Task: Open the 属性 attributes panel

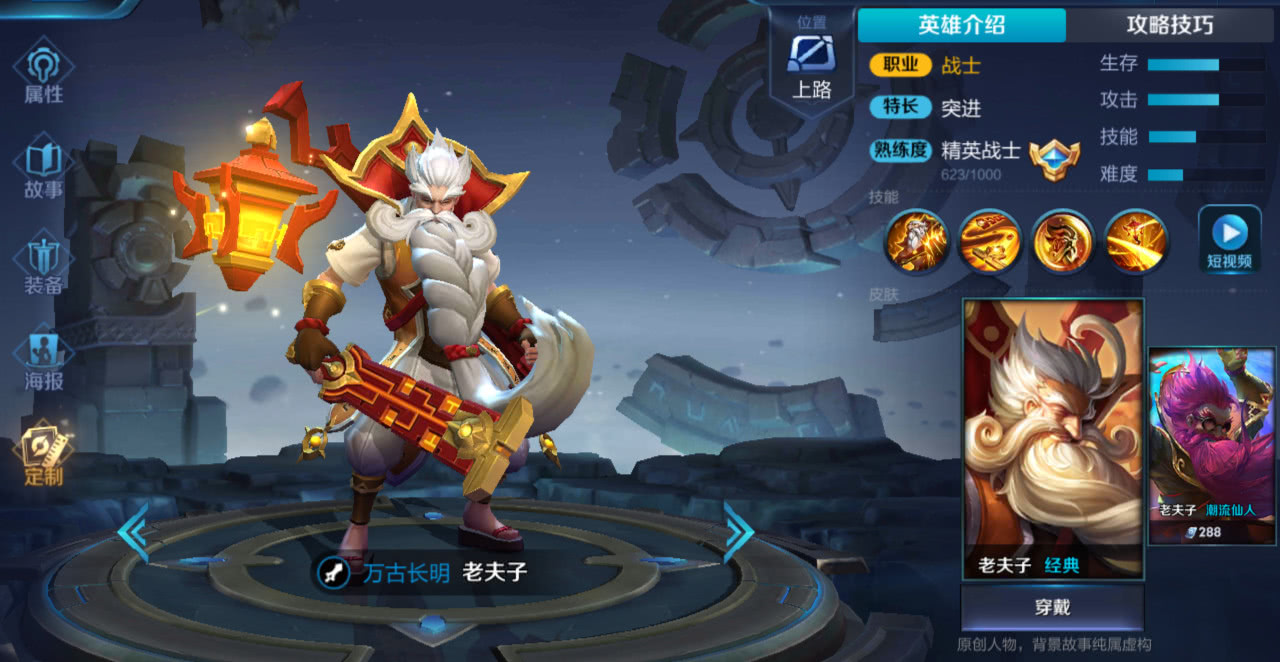Action: 43,73
